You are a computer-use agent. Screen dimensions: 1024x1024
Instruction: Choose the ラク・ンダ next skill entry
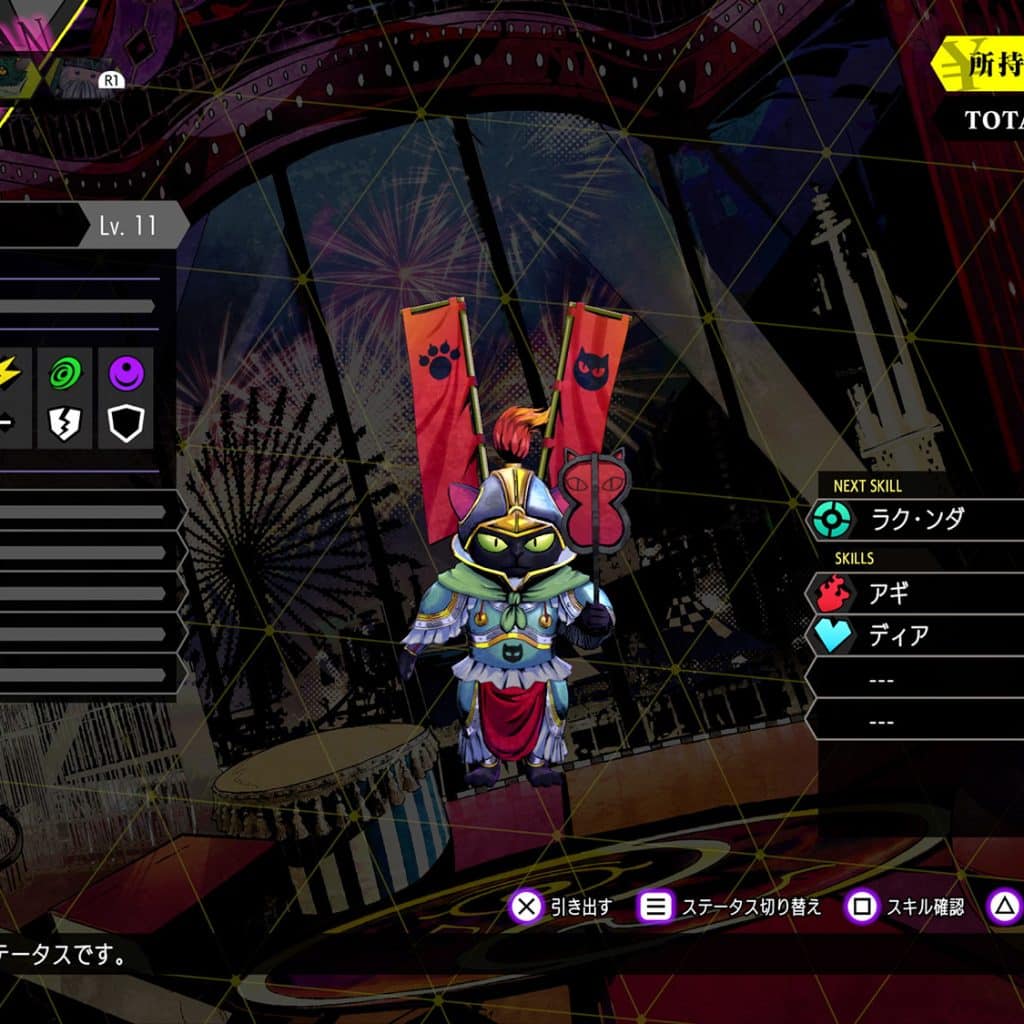click(915, 519)
